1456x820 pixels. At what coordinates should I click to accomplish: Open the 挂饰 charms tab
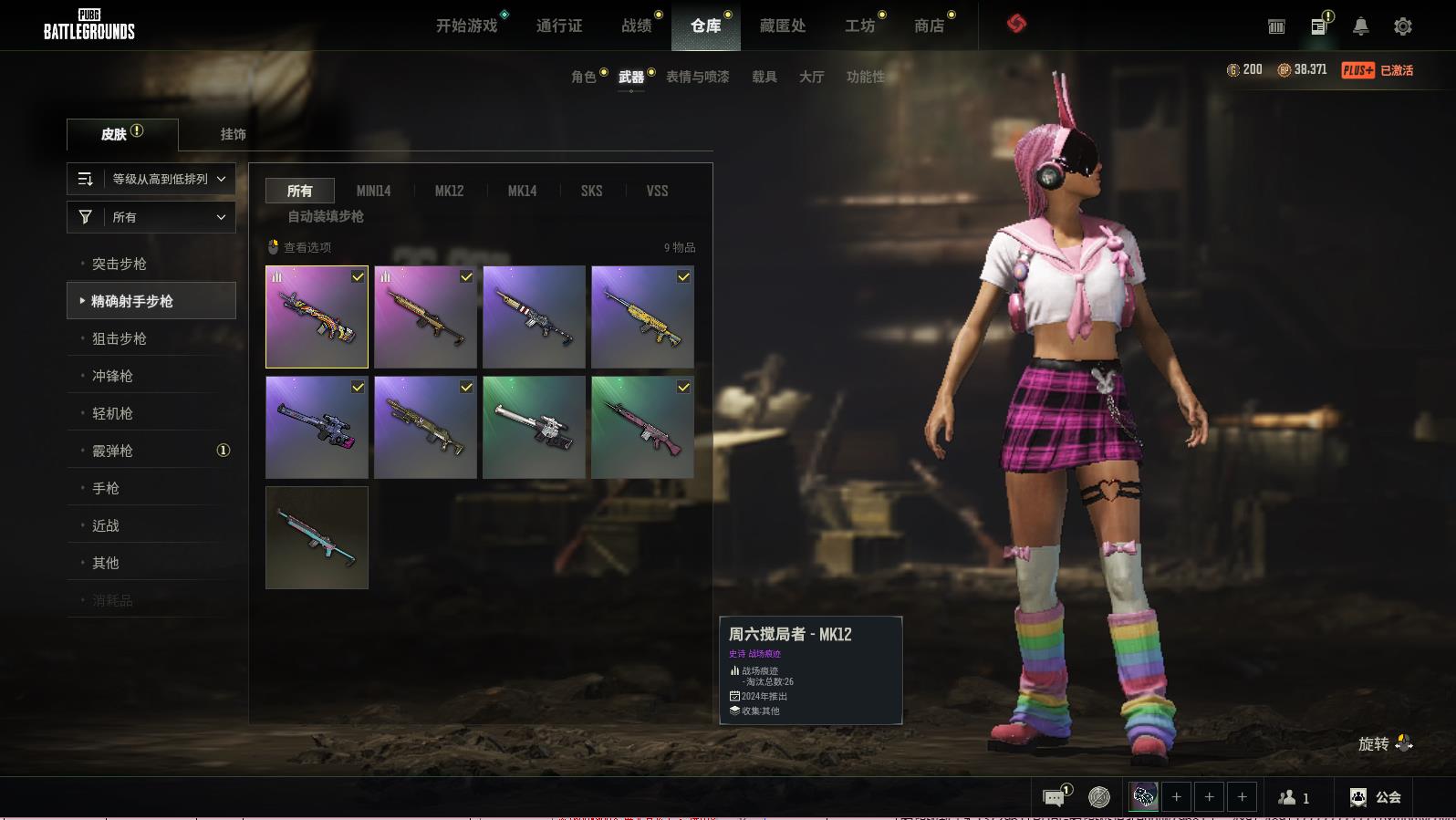pos(233,134)
